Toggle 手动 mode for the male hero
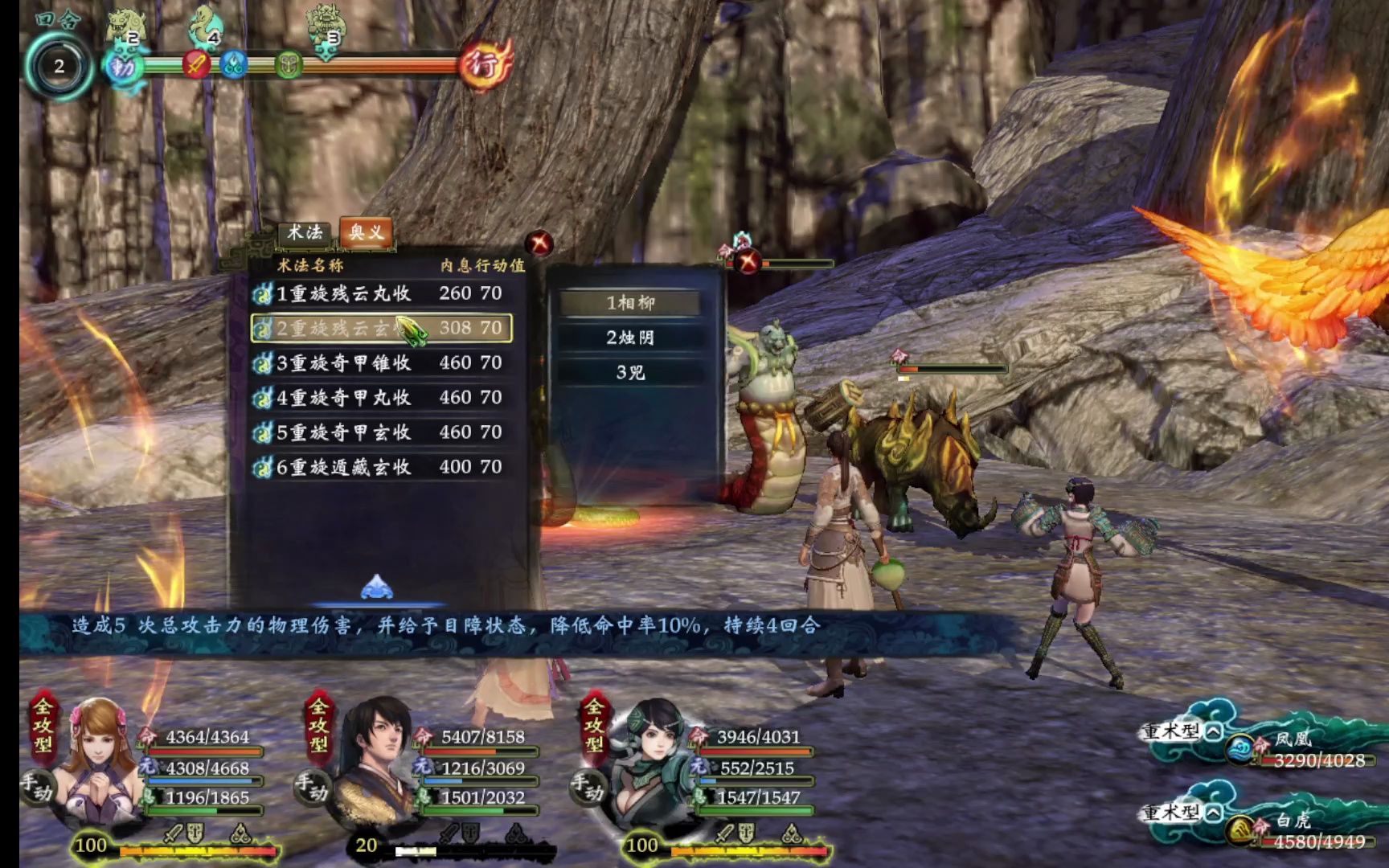 (x=311, y=788)
